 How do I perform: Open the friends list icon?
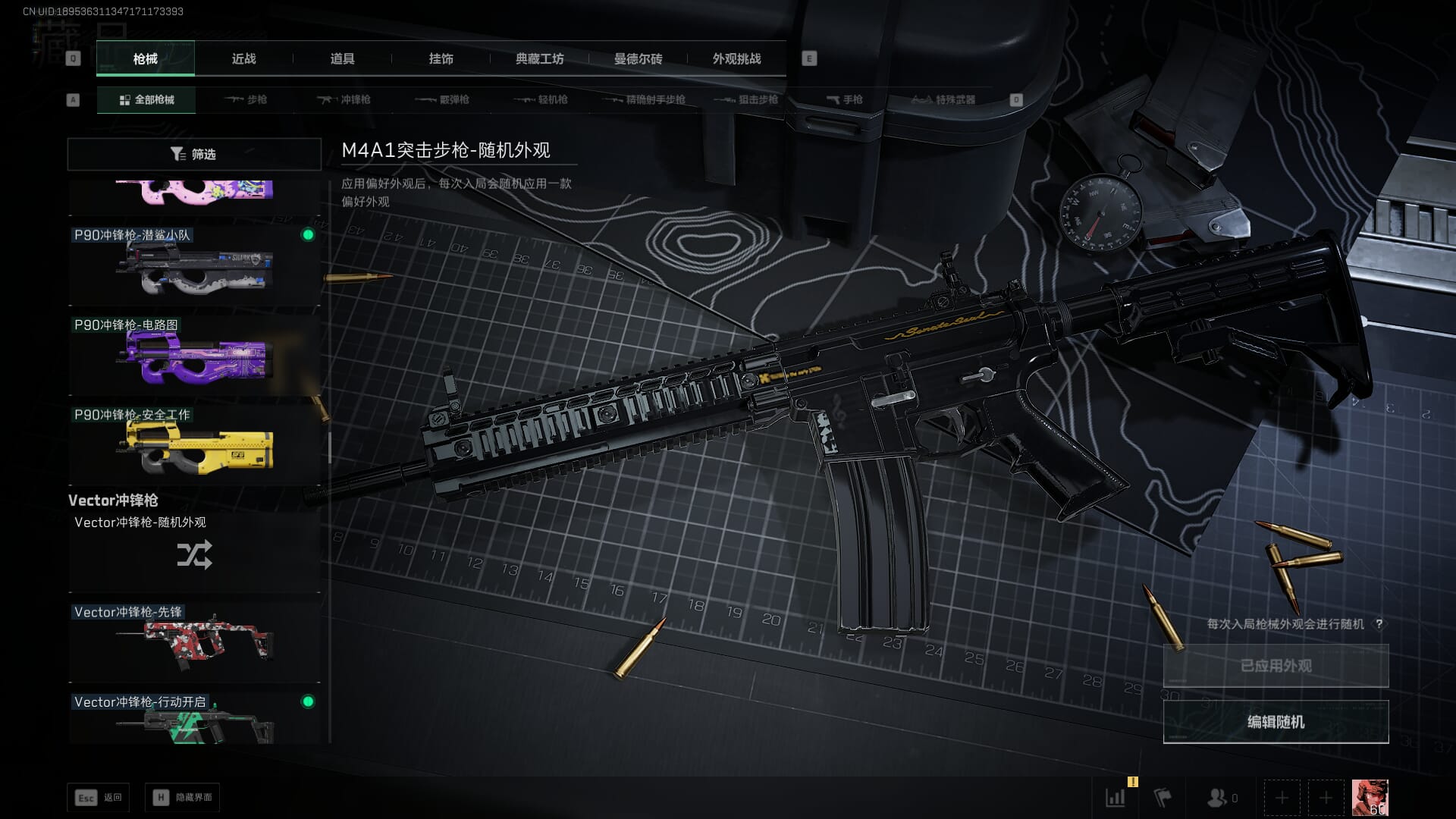pyautogui.click(x=1221, y=798)
